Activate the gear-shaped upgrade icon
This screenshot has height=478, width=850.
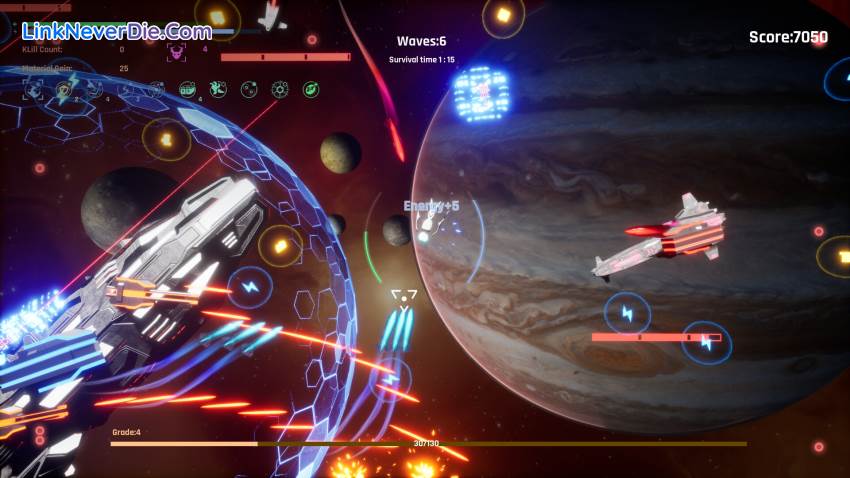click(x=280, y=89)
